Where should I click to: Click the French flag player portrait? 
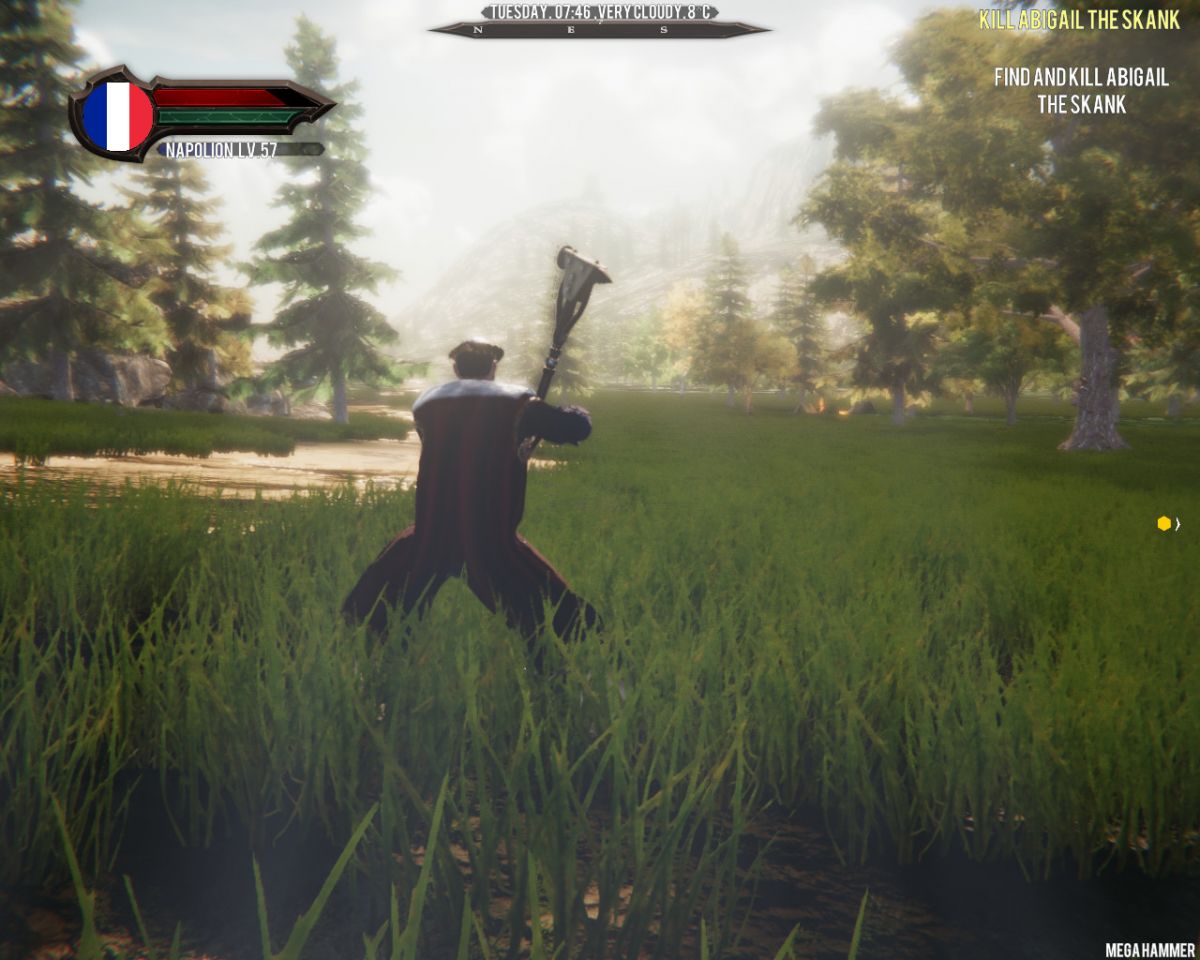(x=117, y=116)
